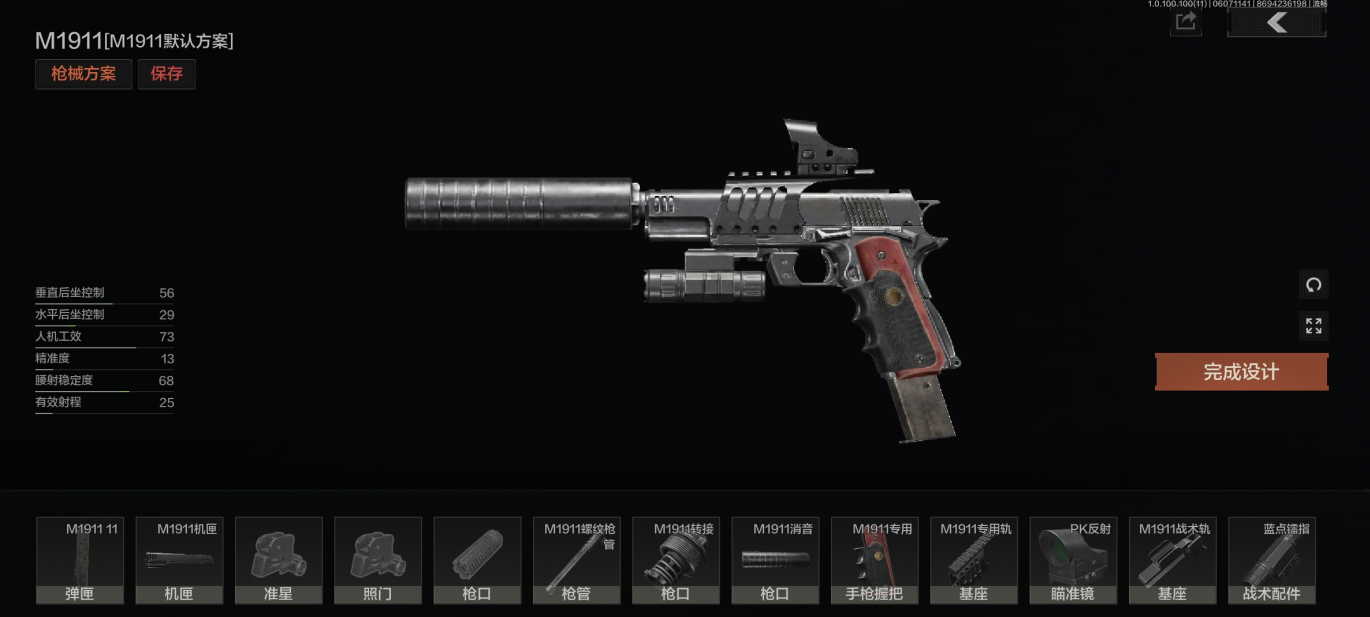
Task: Select the M1911转接 muzzle adapter slot
Action: pos(676,560)
